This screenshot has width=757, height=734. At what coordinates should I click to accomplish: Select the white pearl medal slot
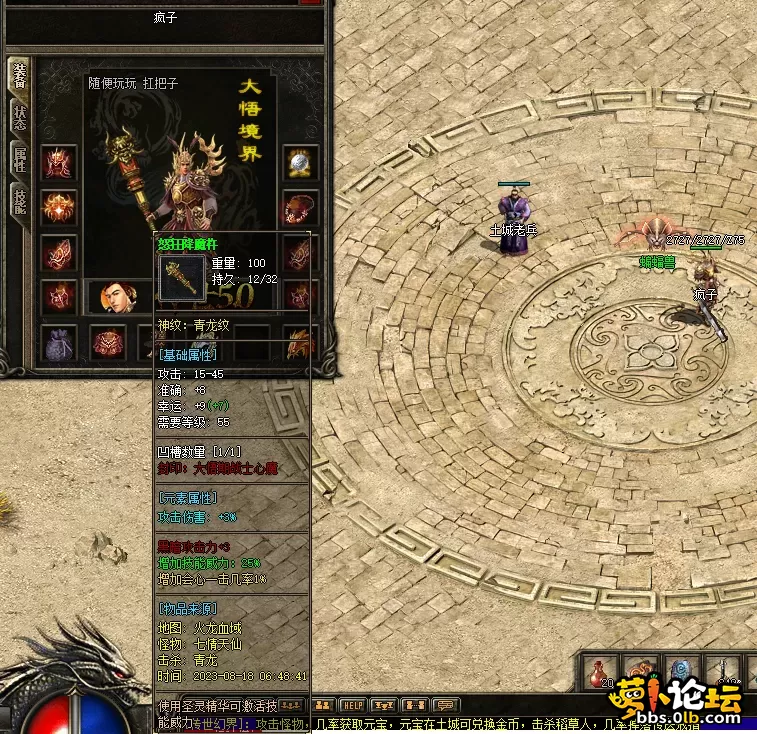coord(300,162)
